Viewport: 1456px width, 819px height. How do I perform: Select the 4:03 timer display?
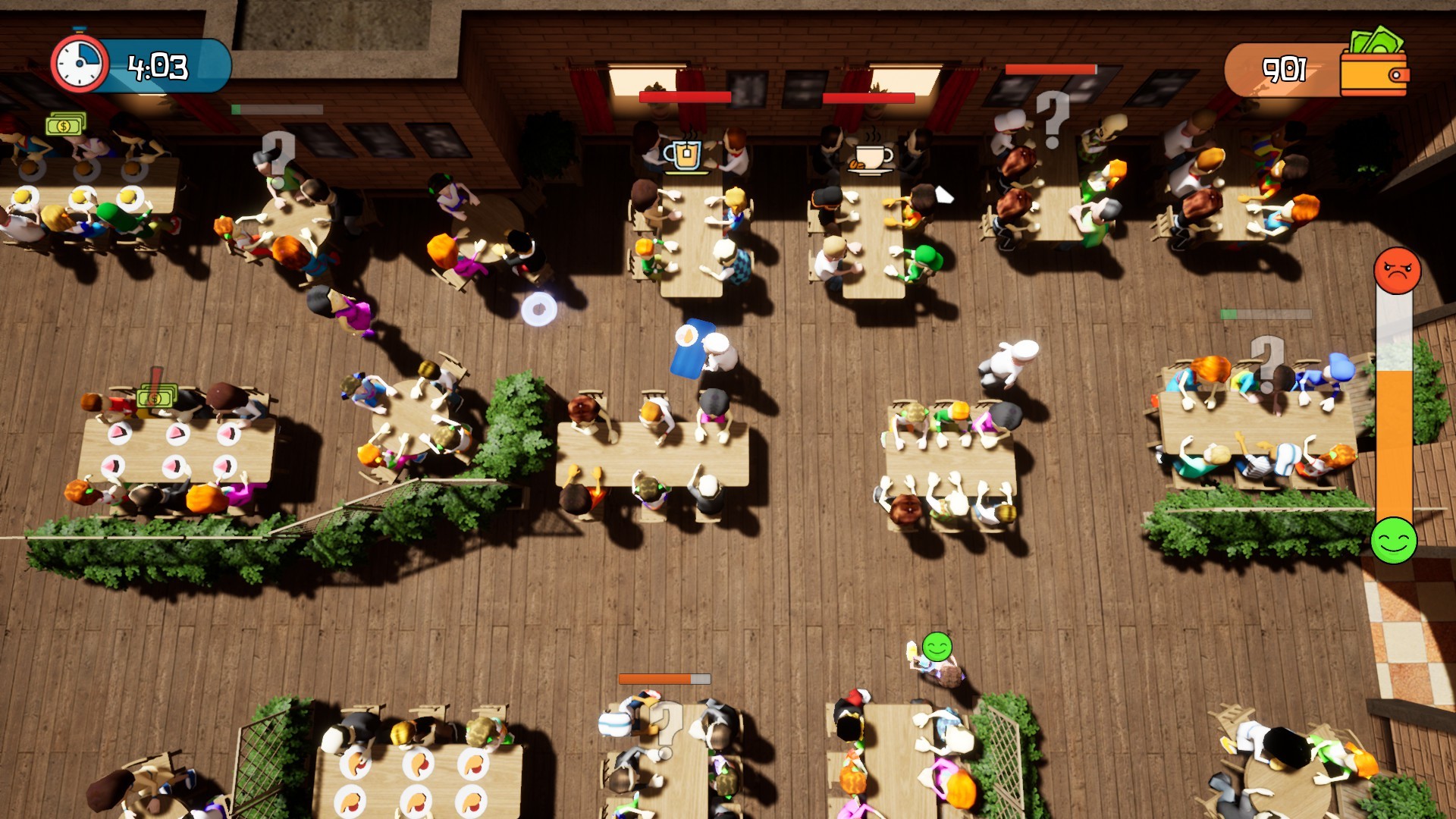[x=159, y=67]
